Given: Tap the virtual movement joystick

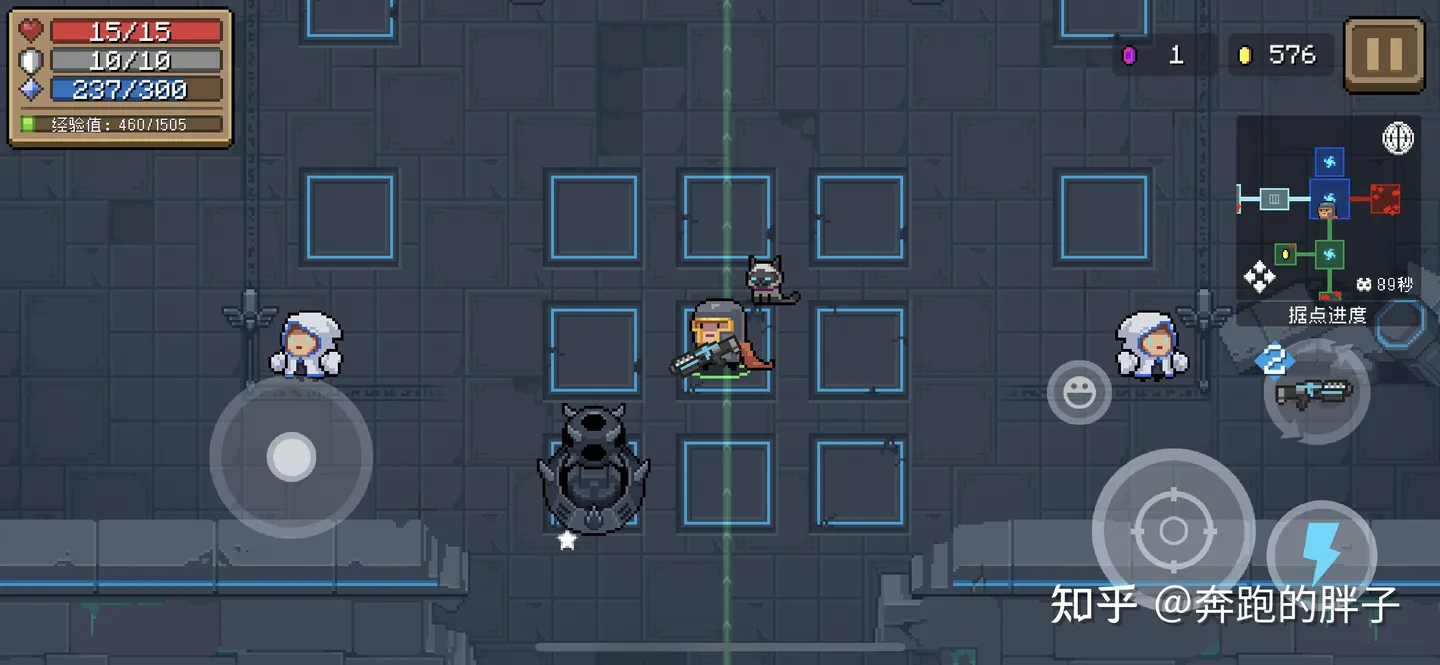Looking at the screenshot, I should click(x=291, y=457).
